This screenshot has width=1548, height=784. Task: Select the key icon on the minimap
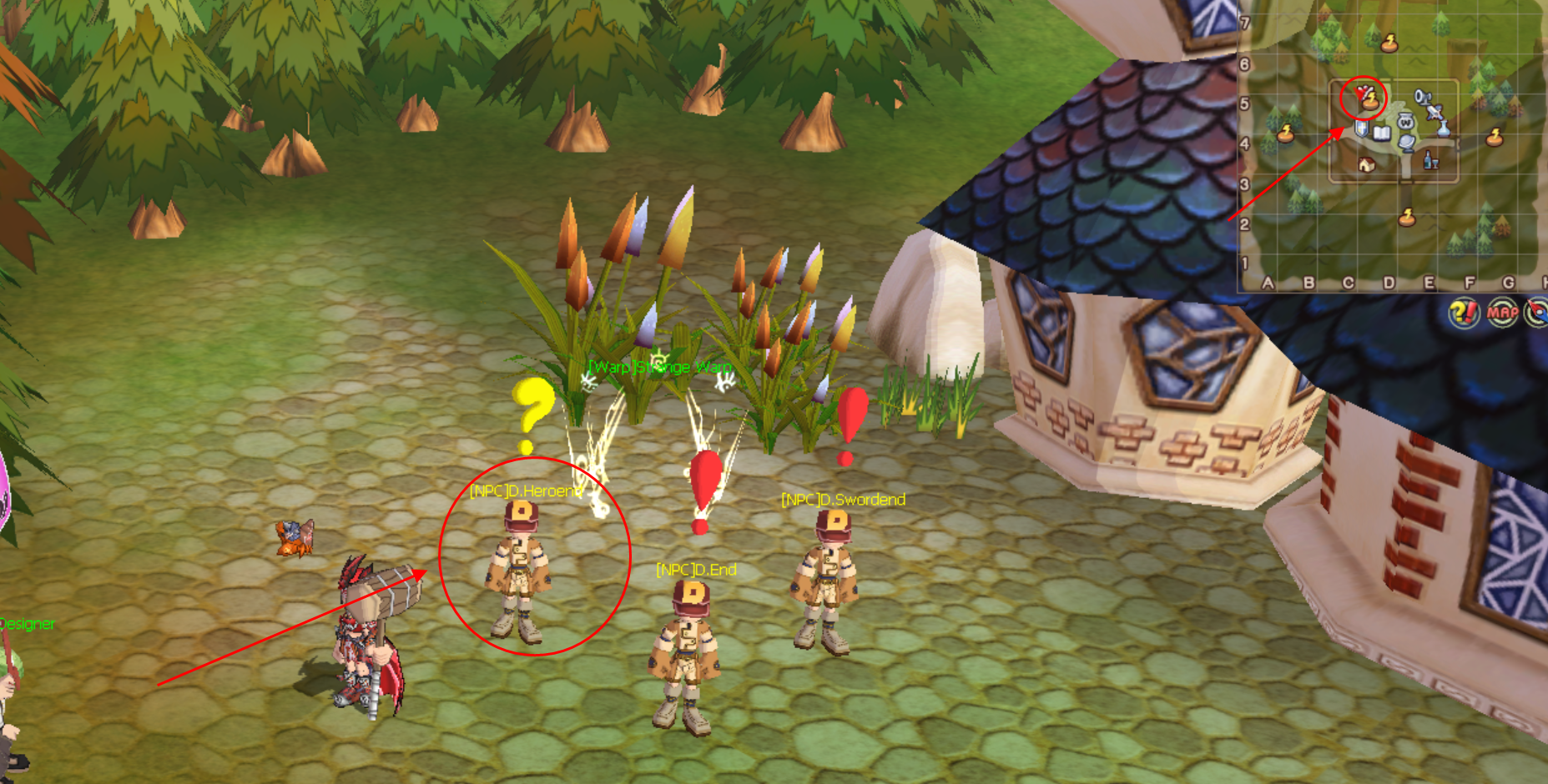pos(1421,97)
